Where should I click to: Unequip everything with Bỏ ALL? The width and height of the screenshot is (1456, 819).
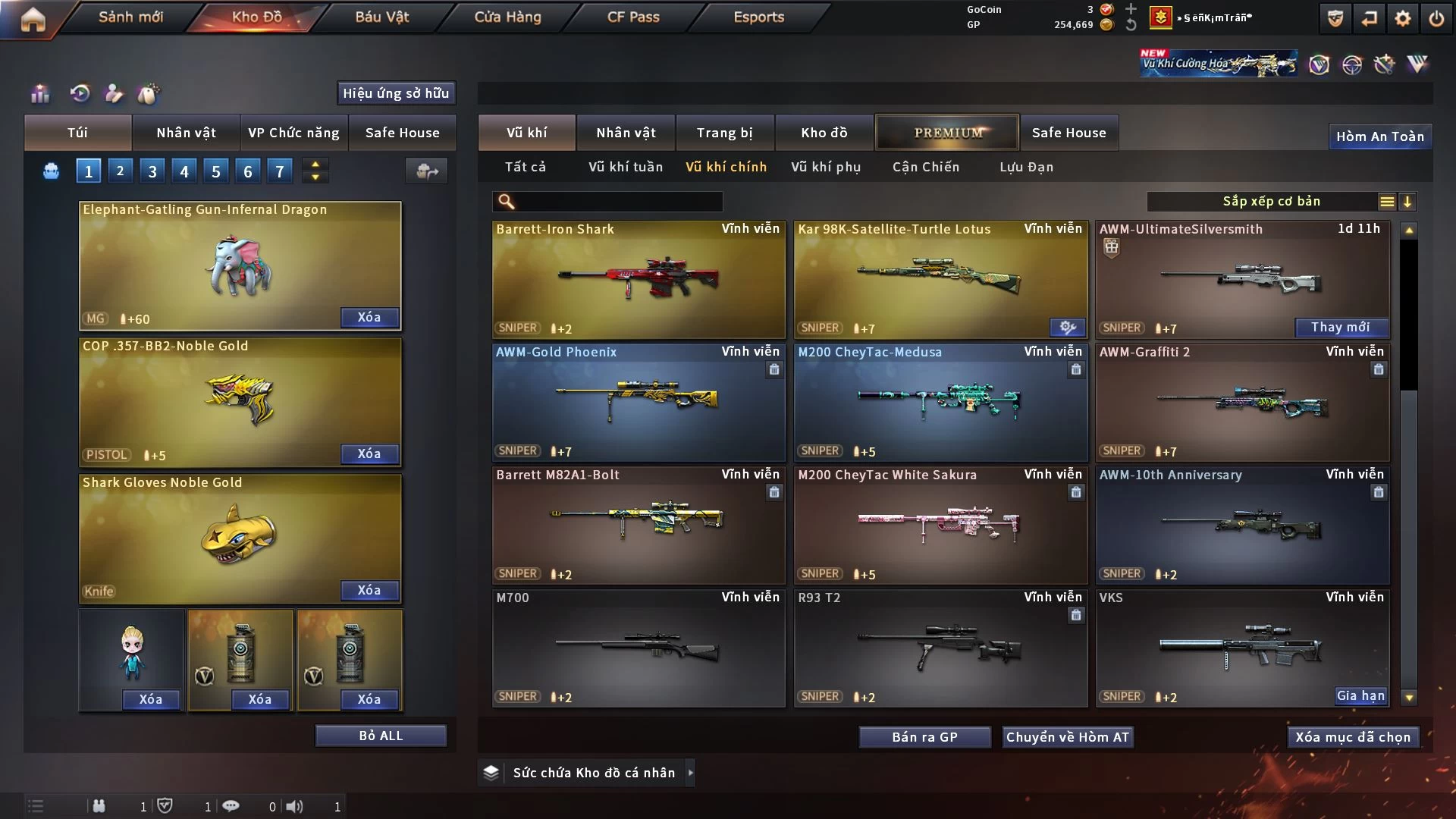381,736
